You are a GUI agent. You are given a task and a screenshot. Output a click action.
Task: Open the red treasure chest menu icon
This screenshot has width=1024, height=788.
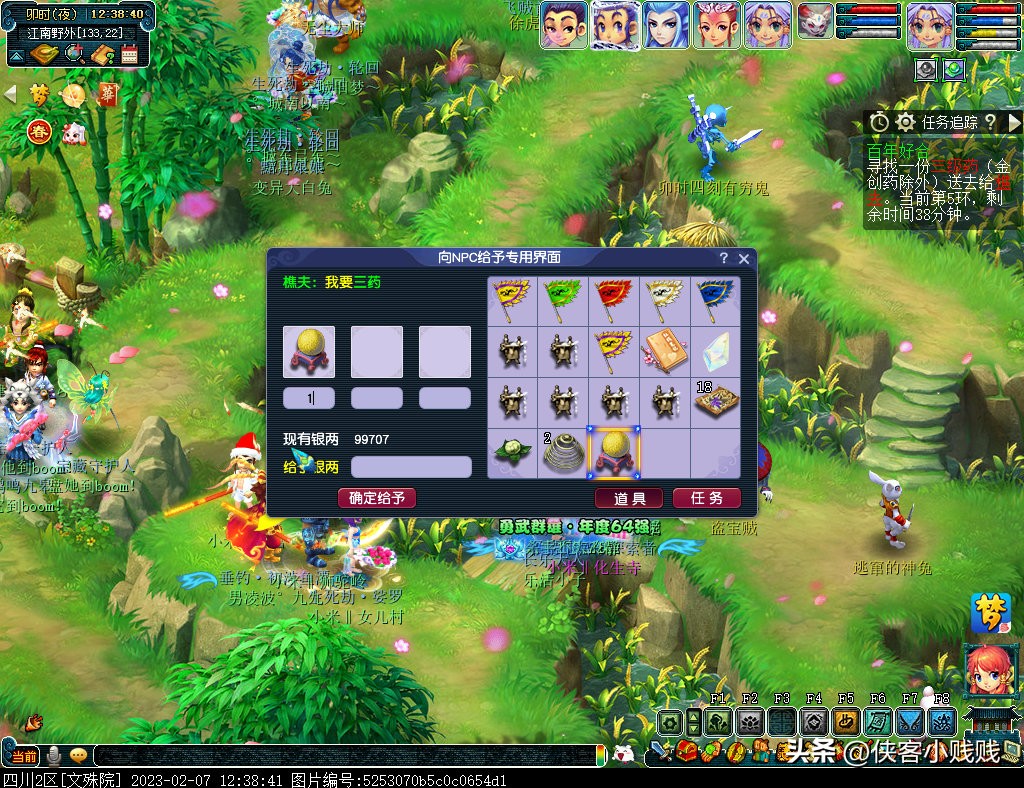click(686, 752)
